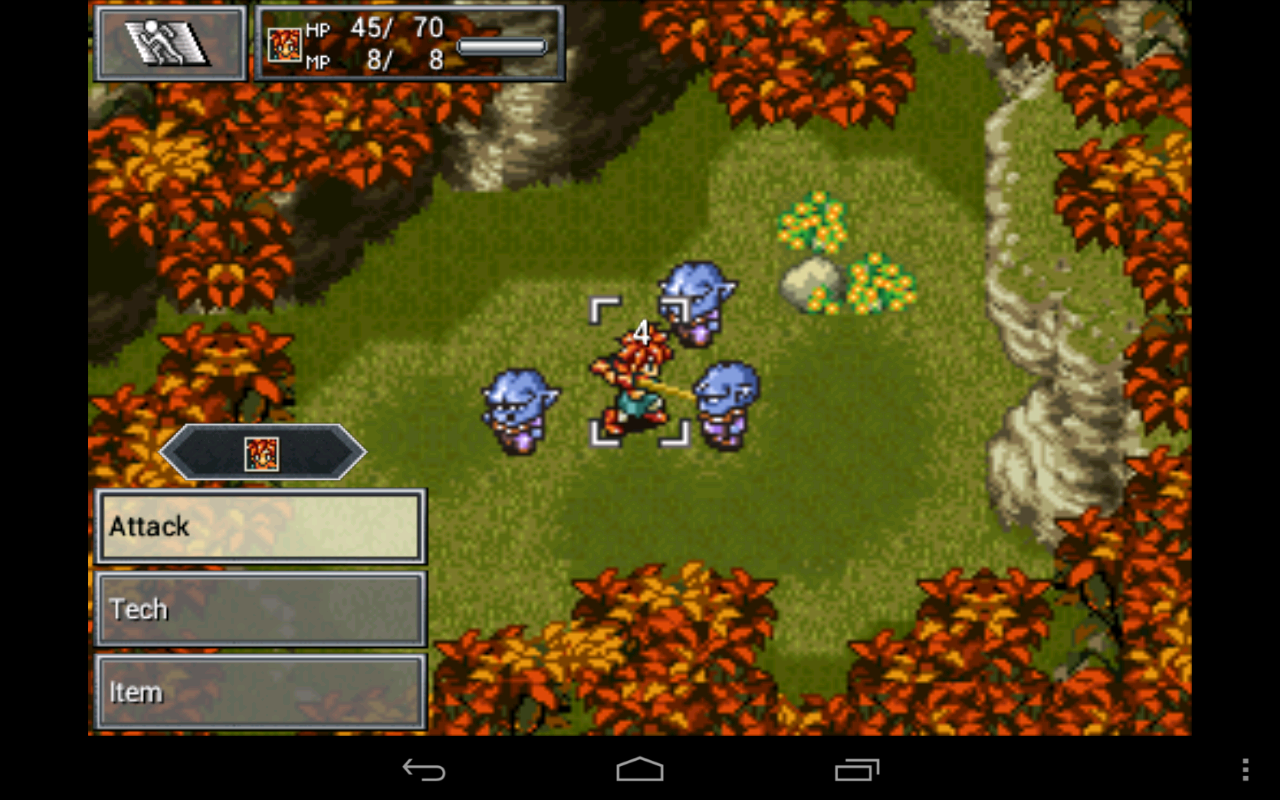Tap the Android Back navigation icon
This screenshot has height=800, width=1280.
tap(424, 770)
